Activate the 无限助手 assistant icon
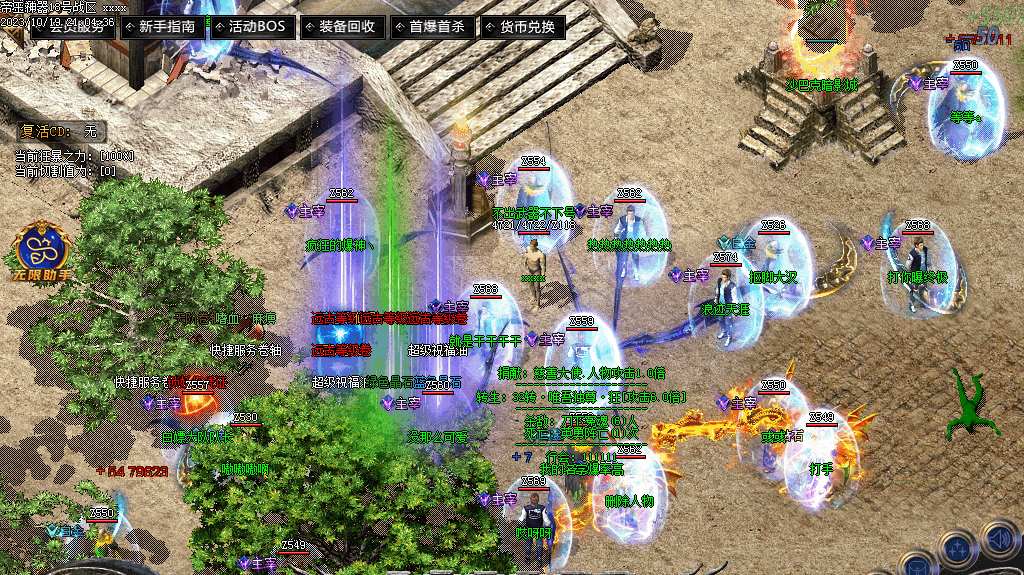This screenshot has width=1024, height=575. click(x=43, y=252)
